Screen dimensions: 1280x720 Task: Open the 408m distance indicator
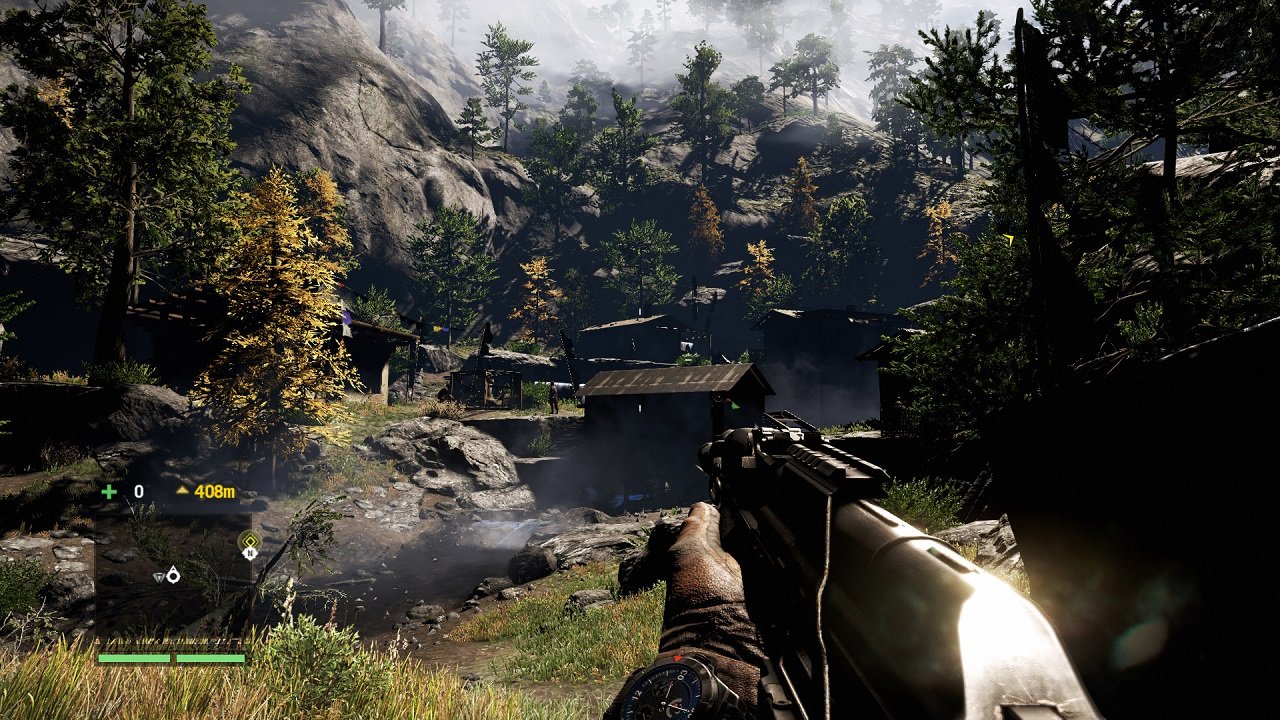coord(214,491)
